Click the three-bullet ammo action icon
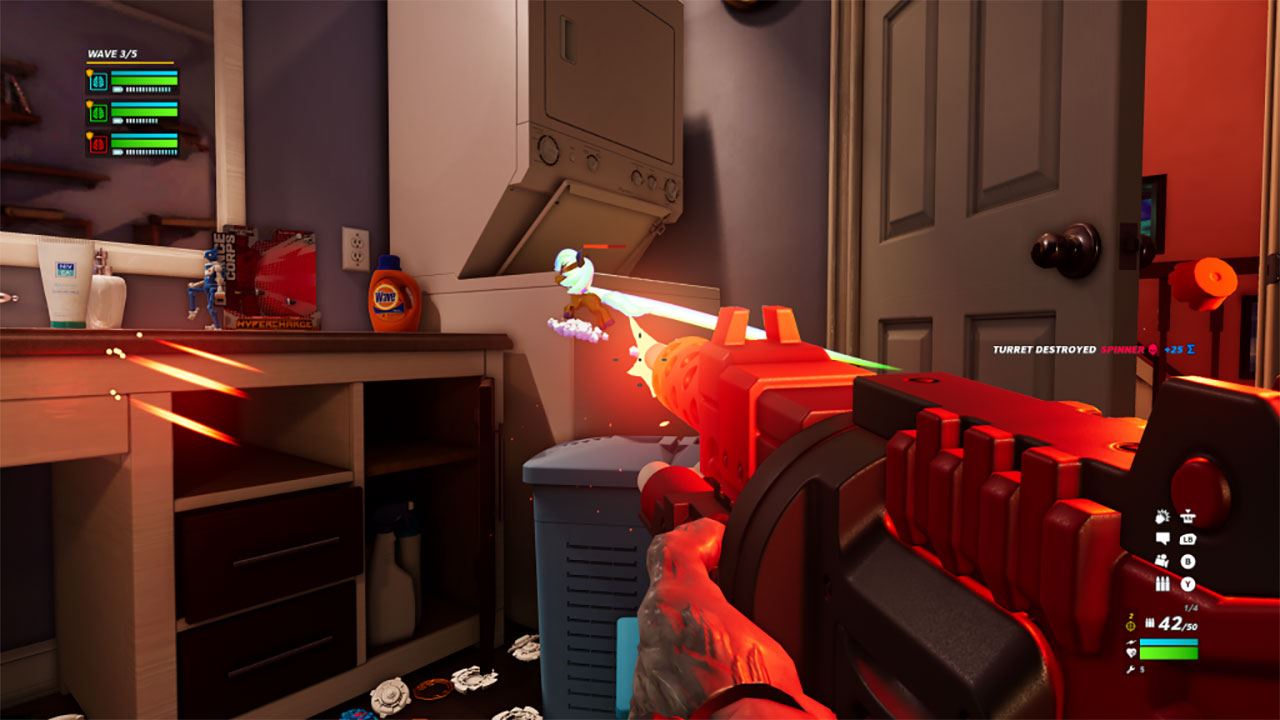Viewport: 1280px width, 720px height. [x=1162, y=584]
